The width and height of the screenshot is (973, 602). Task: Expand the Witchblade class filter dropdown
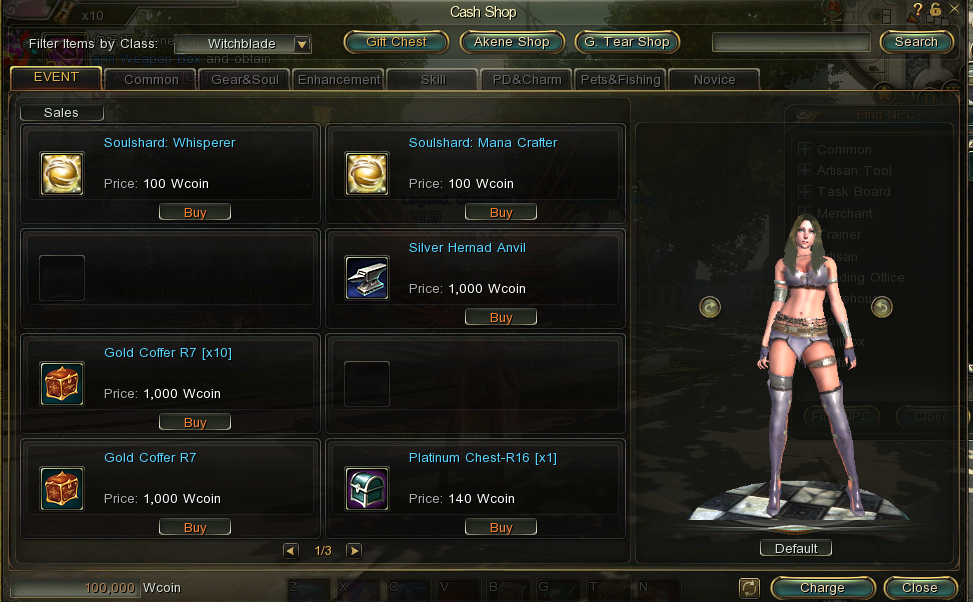301,44
